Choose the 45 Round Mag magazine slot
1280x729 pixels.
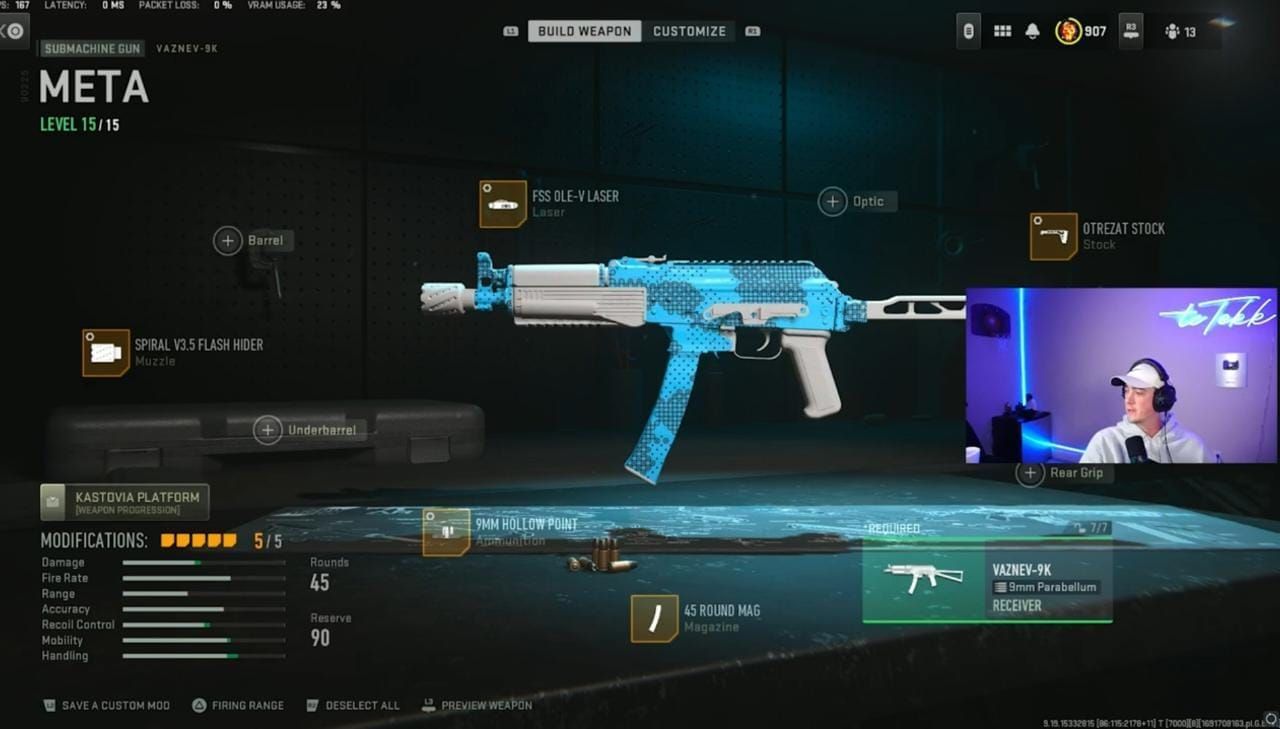tap(655, 618)
